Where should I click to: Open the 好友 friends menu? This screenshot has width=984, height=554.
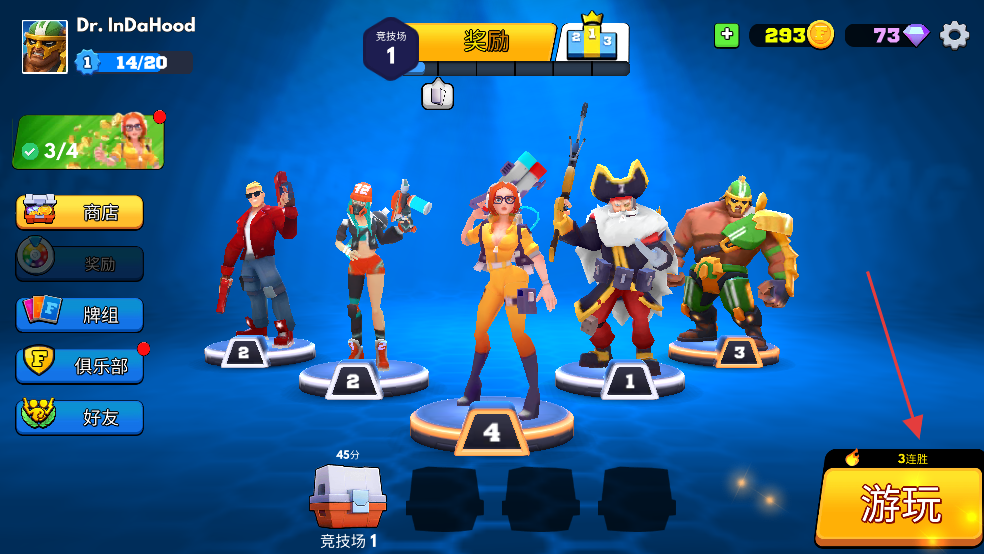(x=80, y=417)
